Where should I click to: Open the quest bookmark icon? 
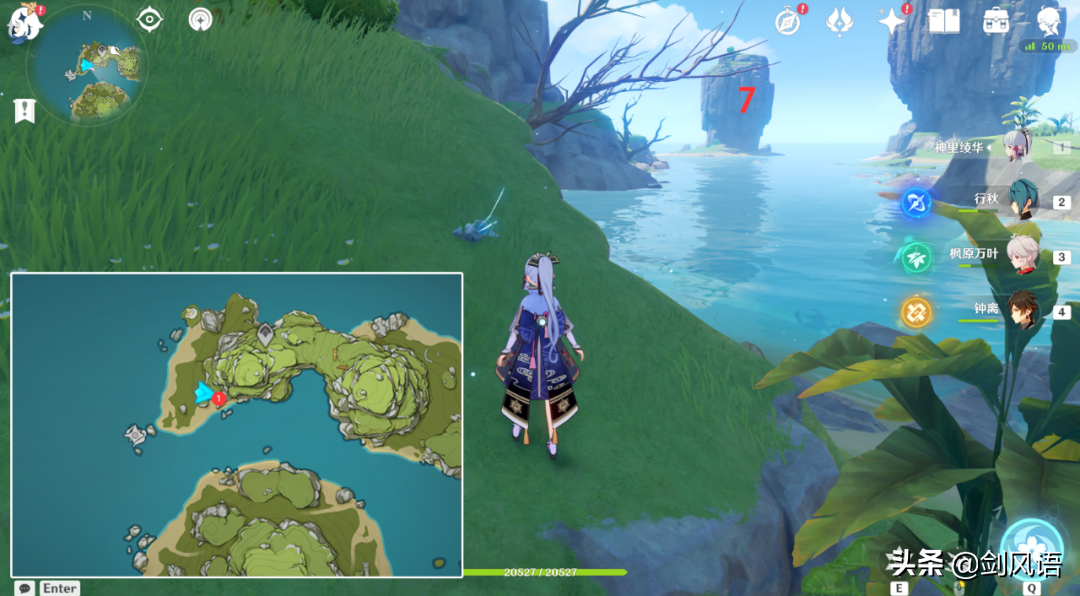(x=24, y=111)
